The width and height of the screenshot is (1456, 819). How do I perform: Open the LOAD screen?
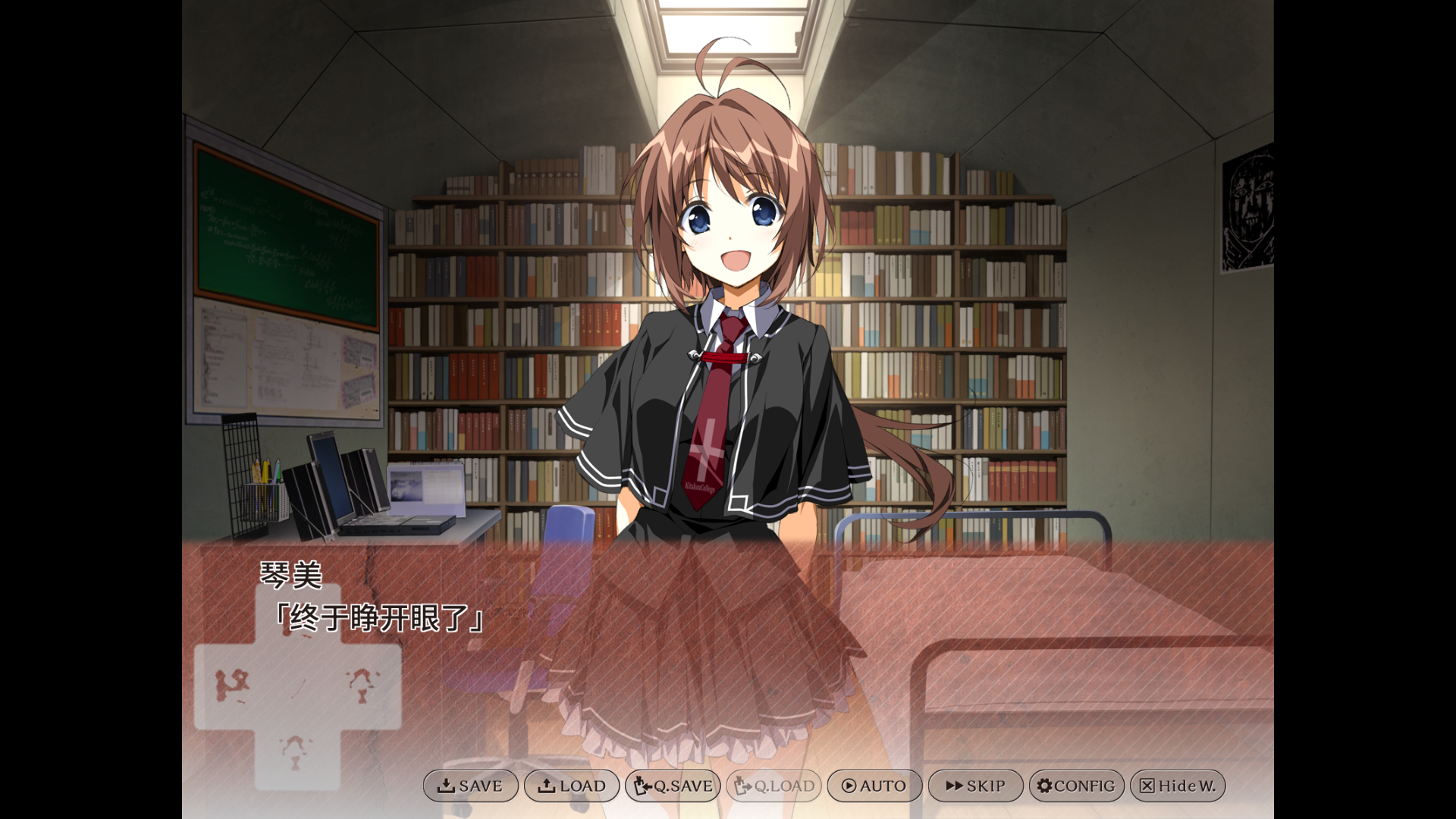click(x=573, y=786)
